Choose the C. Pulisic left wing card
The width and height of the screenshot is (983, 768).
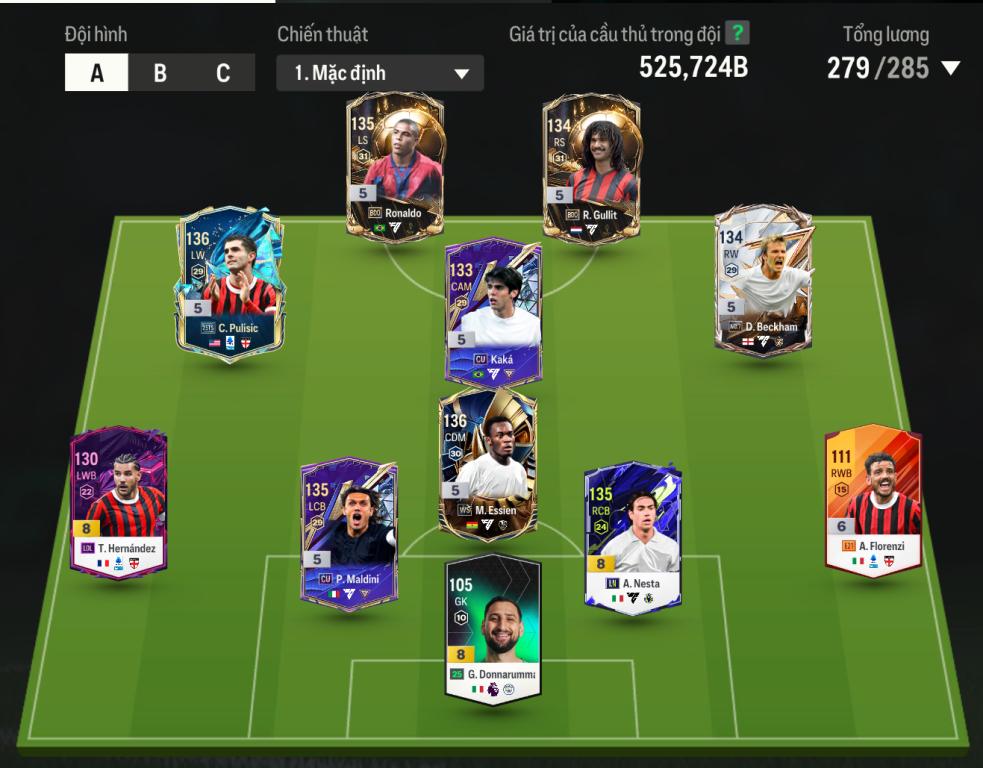point(229,284)
